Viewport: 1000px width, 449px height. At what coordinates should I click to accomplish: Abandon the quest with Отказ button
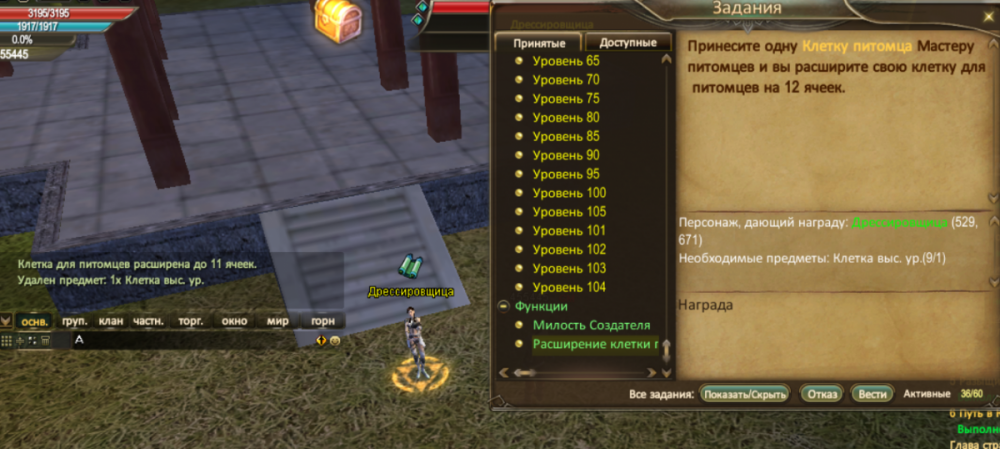821,393
